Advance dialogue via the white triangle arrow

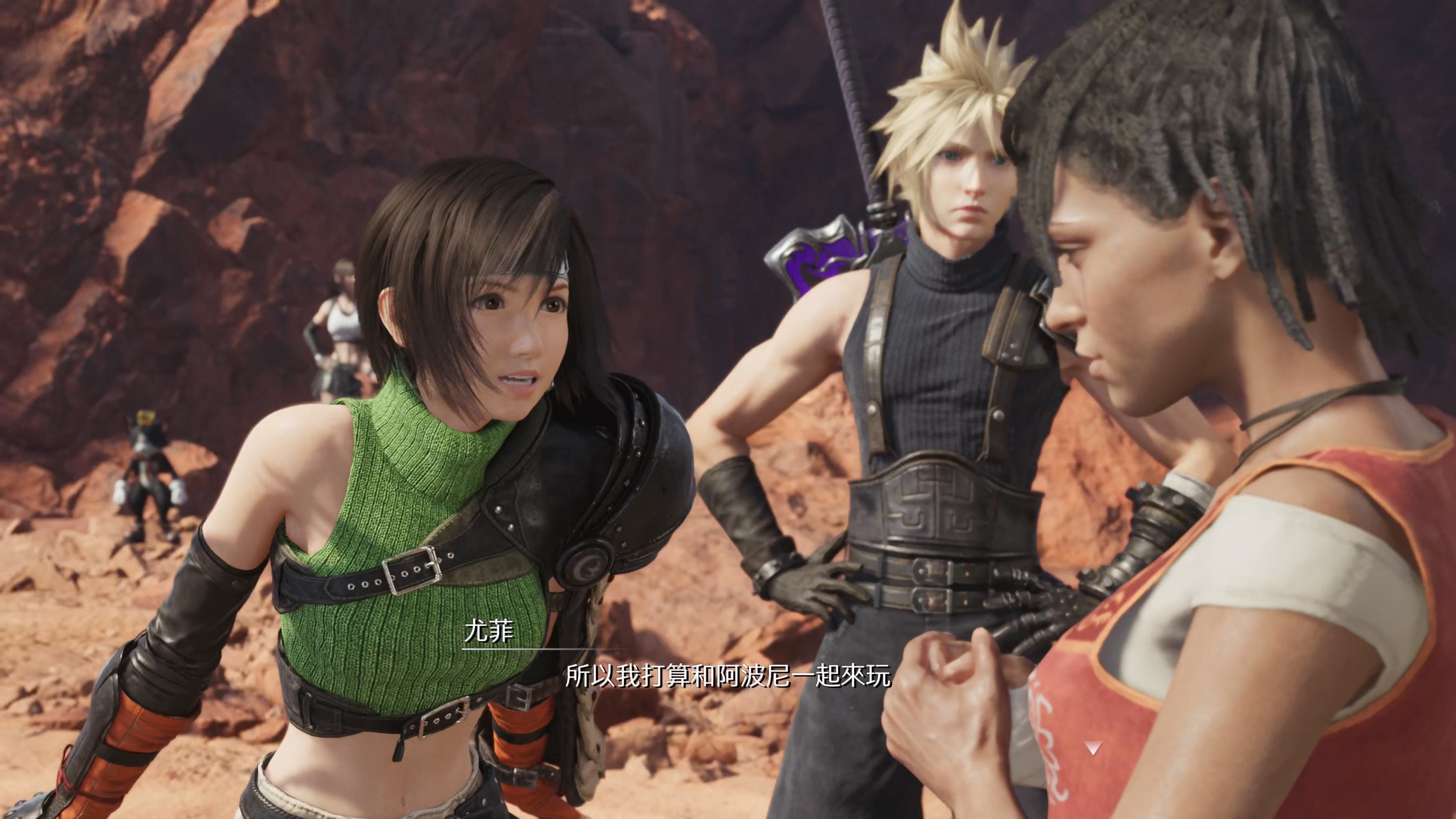(1093, 748)
